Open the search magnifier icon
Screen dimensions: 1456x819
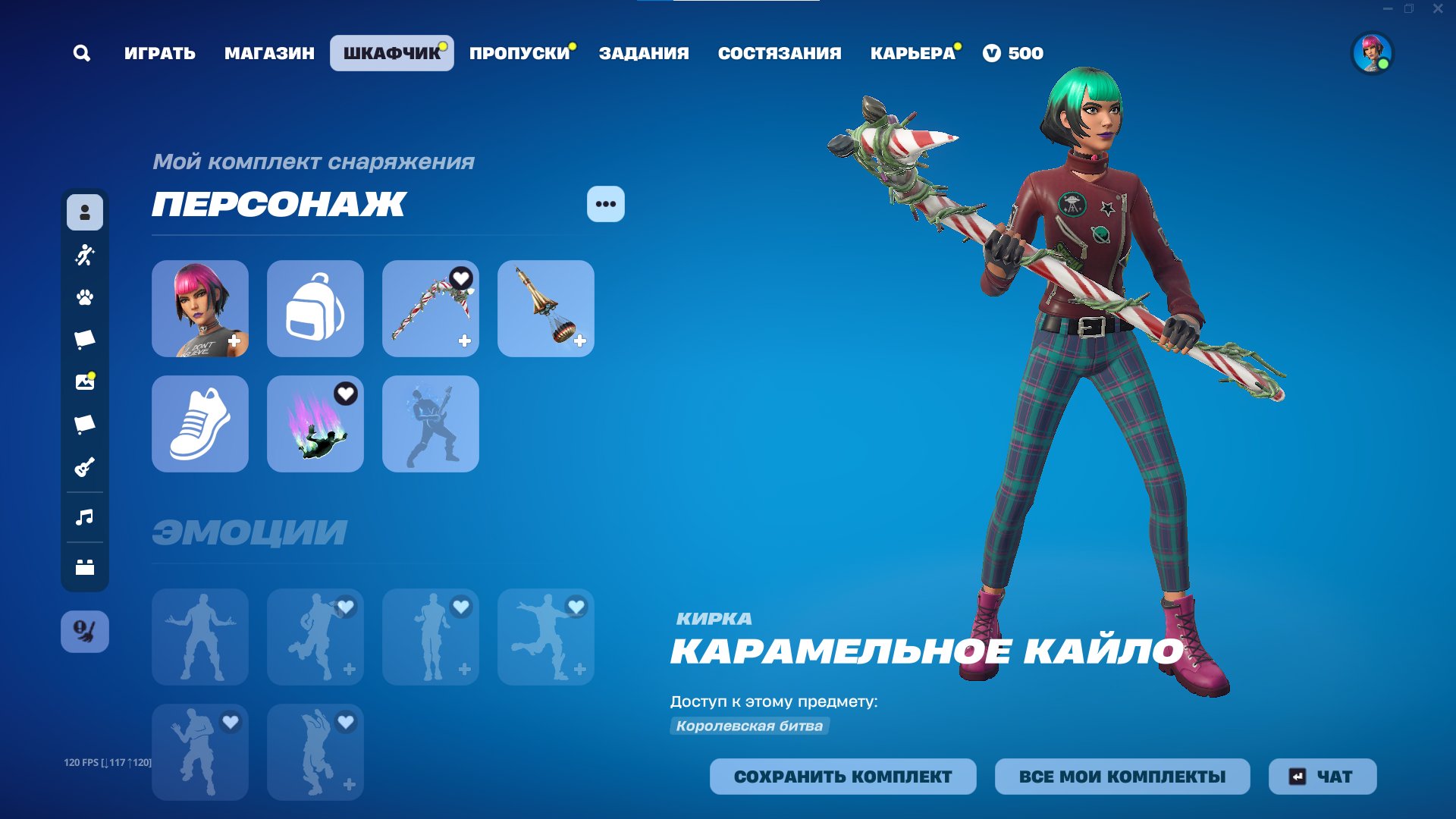point(82,53)
